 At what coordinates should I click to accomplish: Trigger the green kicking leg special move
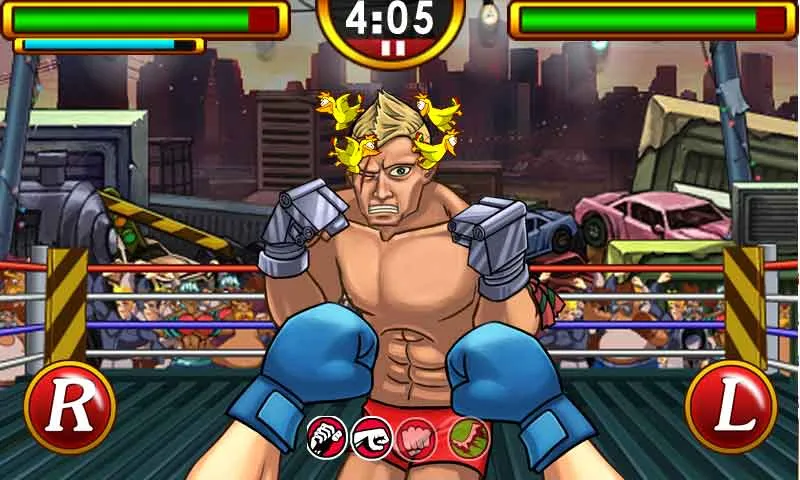[467, 438]
